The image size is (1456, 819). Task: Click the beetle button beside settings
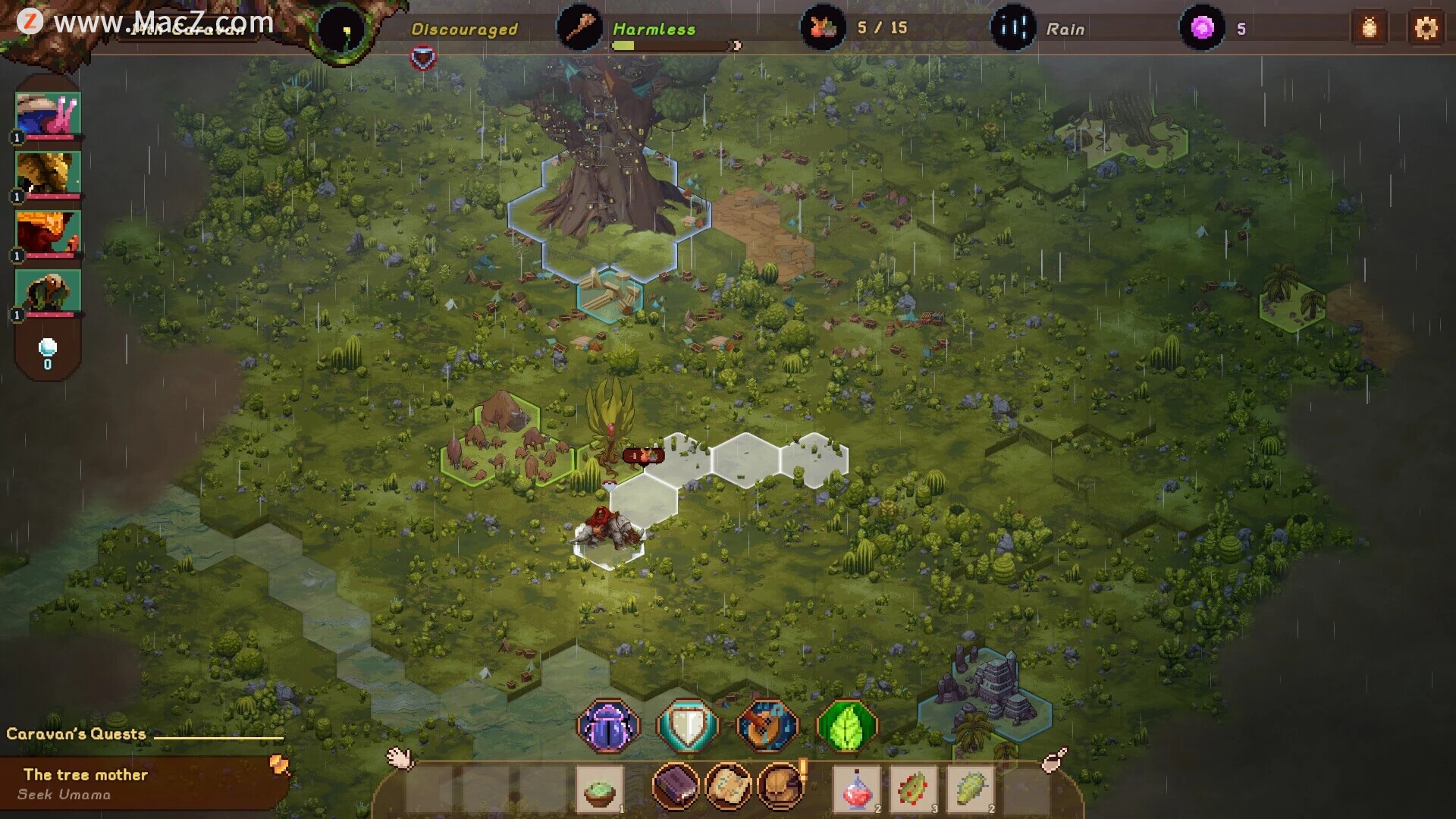(1370, 28)
